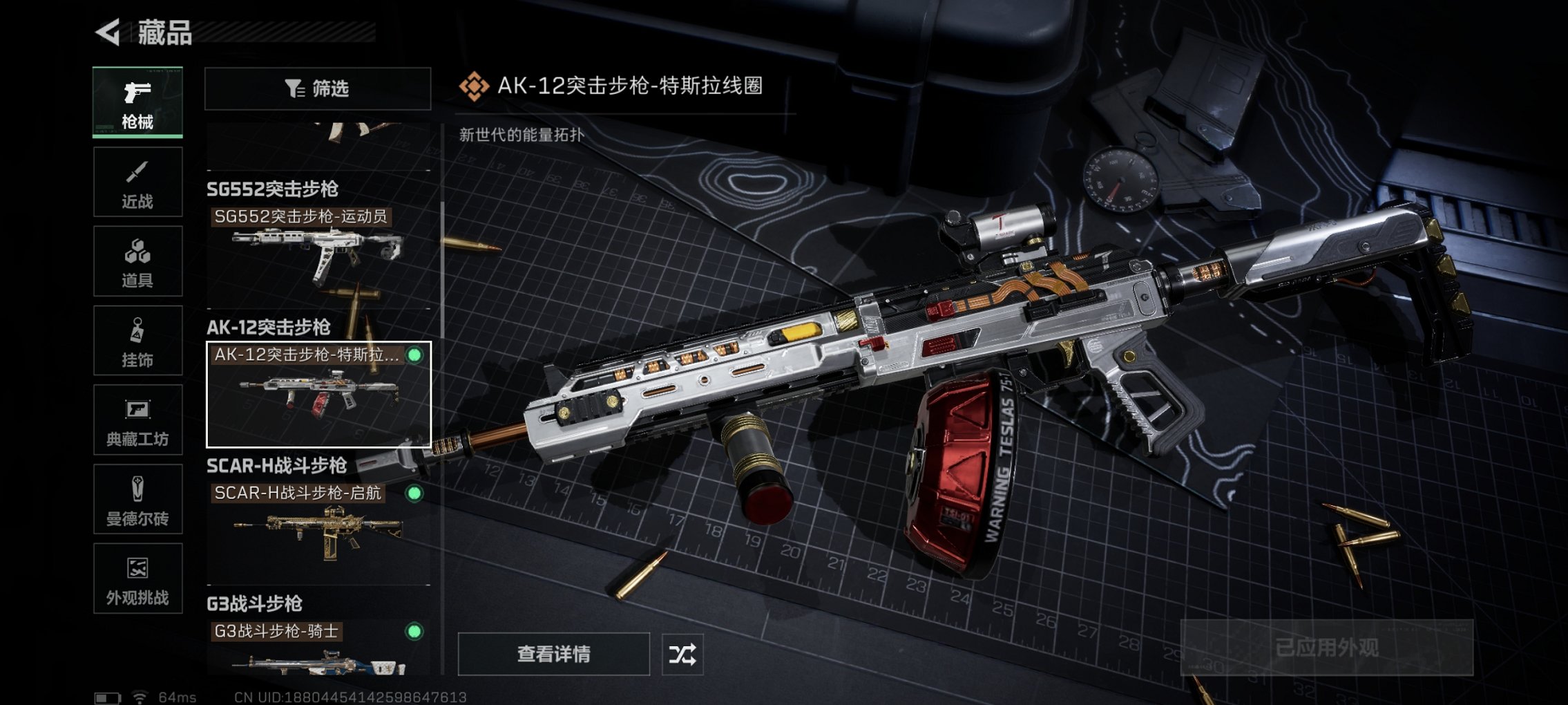
Task: Select the 曼德尔砖 category icon
Action: point(137,499)
